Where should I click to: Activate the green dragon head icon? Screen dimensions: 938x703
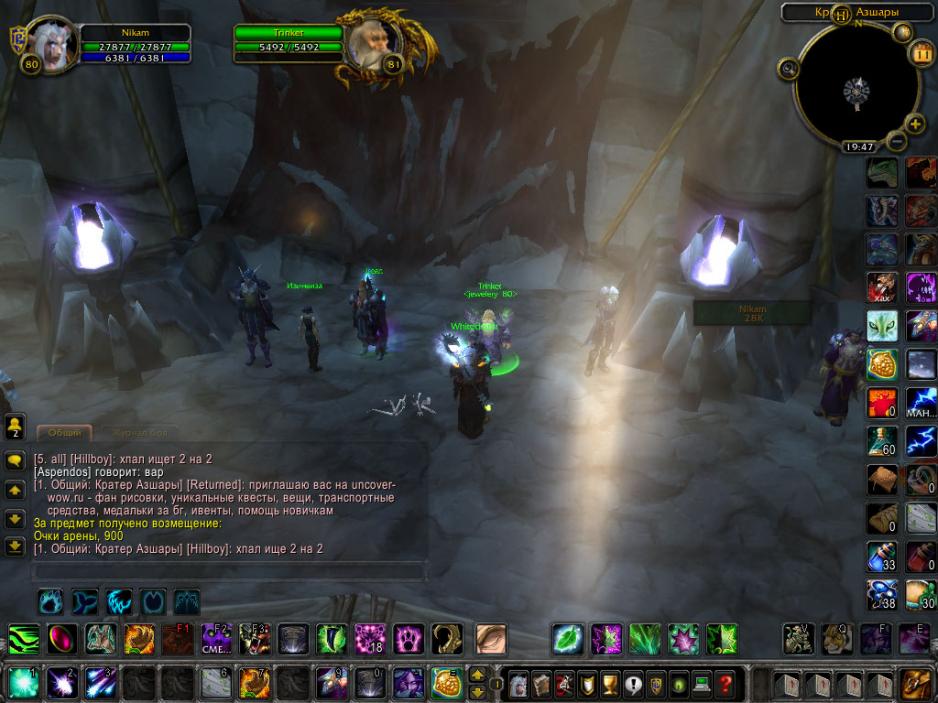(x=881, y=172)
